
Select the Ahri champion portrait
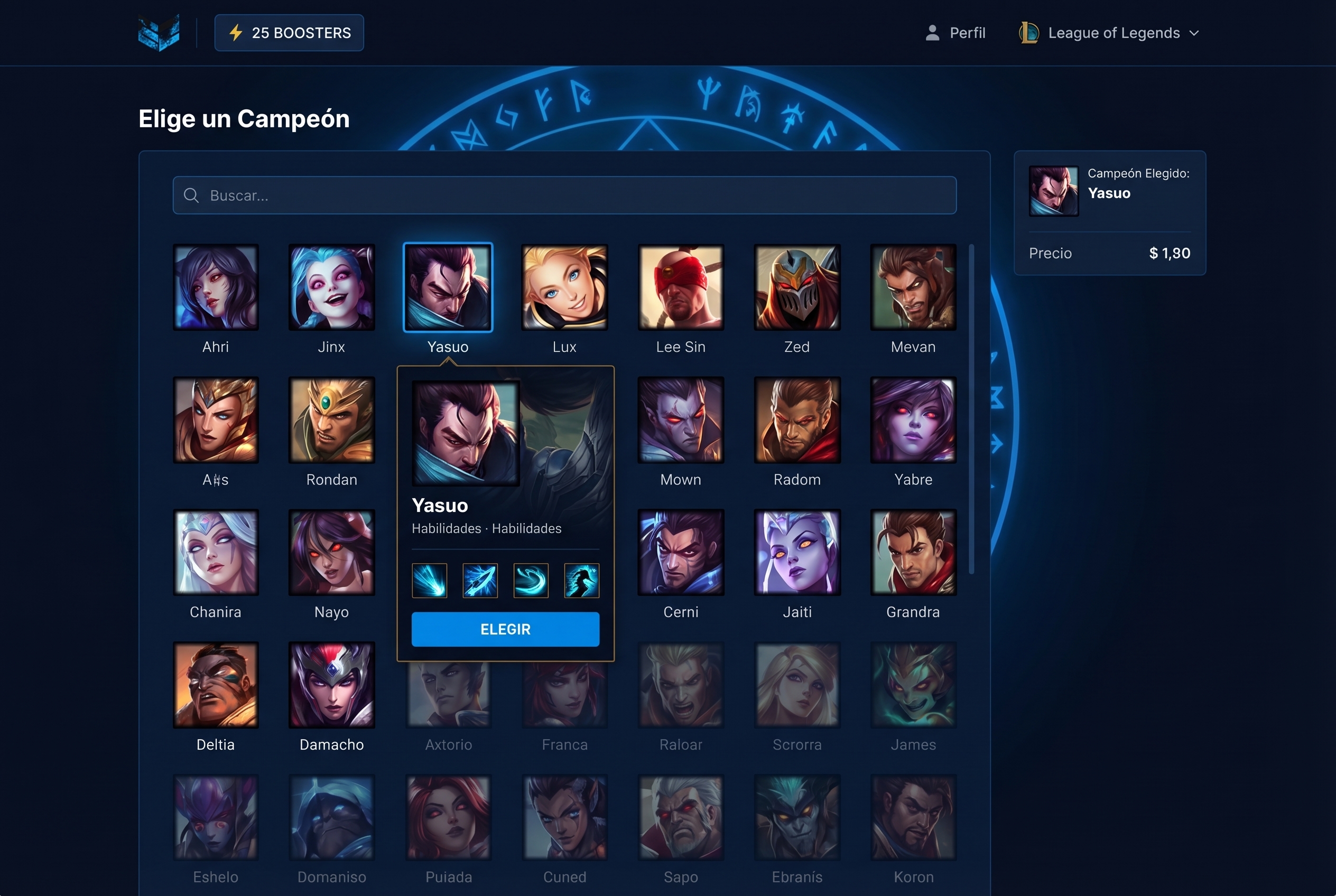(x=216, y=287)
